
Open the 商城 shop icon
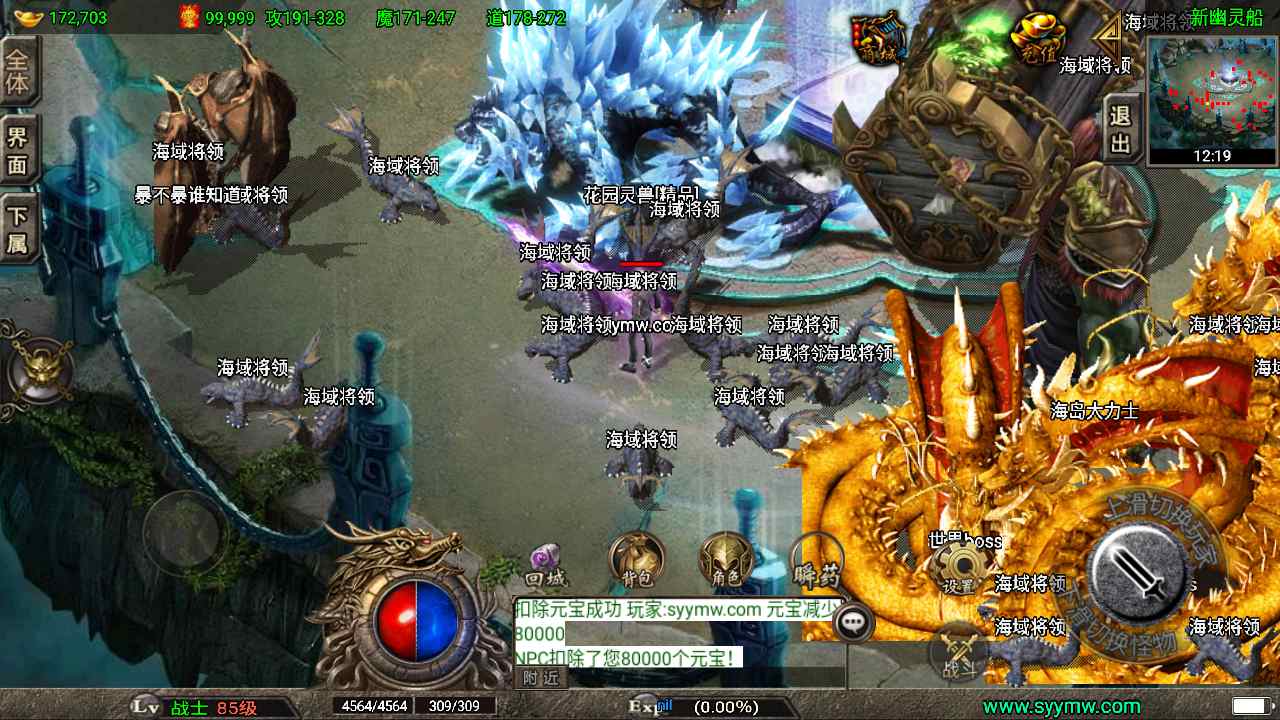click(879, 40)
